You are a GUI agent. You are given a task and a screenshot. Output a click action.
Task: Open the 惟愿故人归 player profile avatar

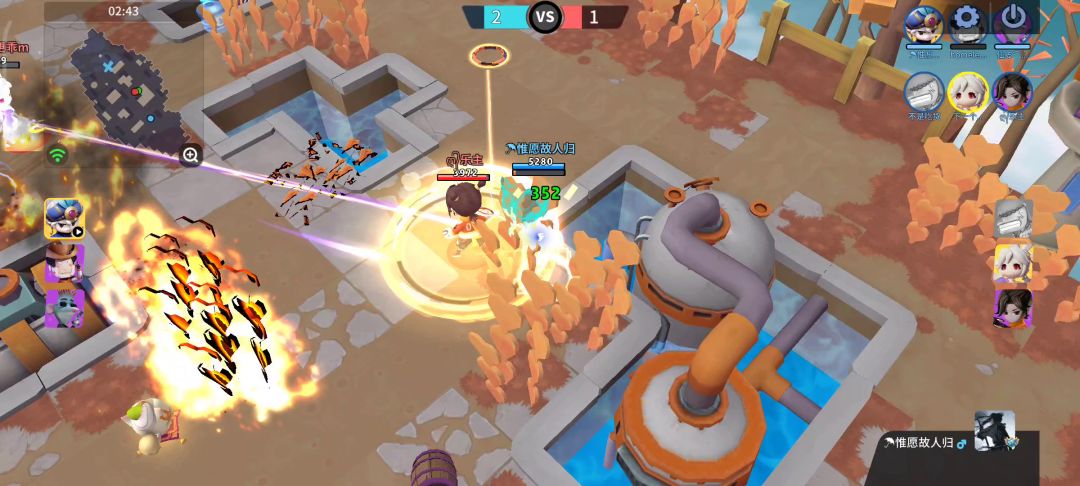pos(995,431)
